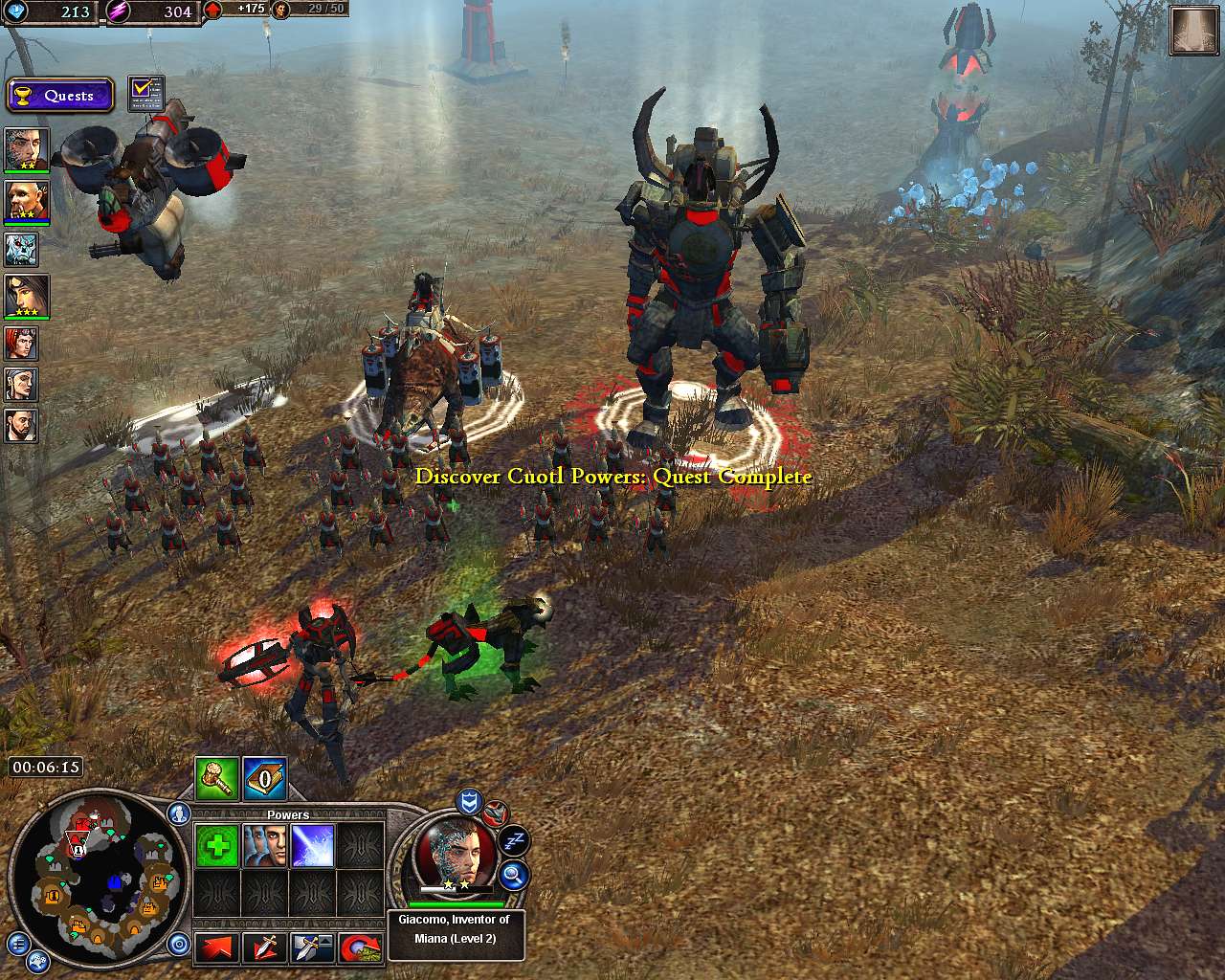This screenshot has height=980, width=1225.
Task: Toggle the objectives checklist icon
Action: pyautogui.click(x=145, y=94)
